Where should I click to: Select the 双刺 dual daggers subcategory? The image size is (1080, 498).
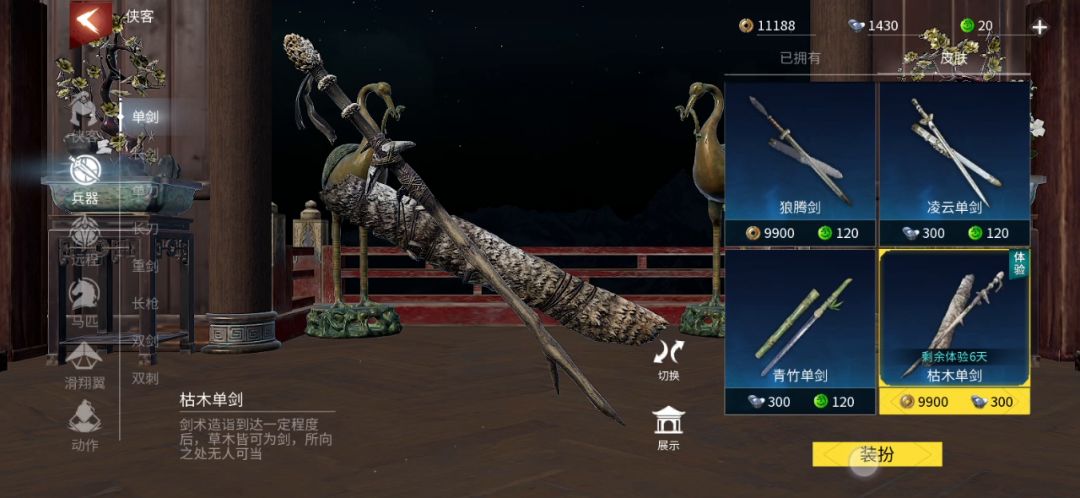(x=145, y=378)
